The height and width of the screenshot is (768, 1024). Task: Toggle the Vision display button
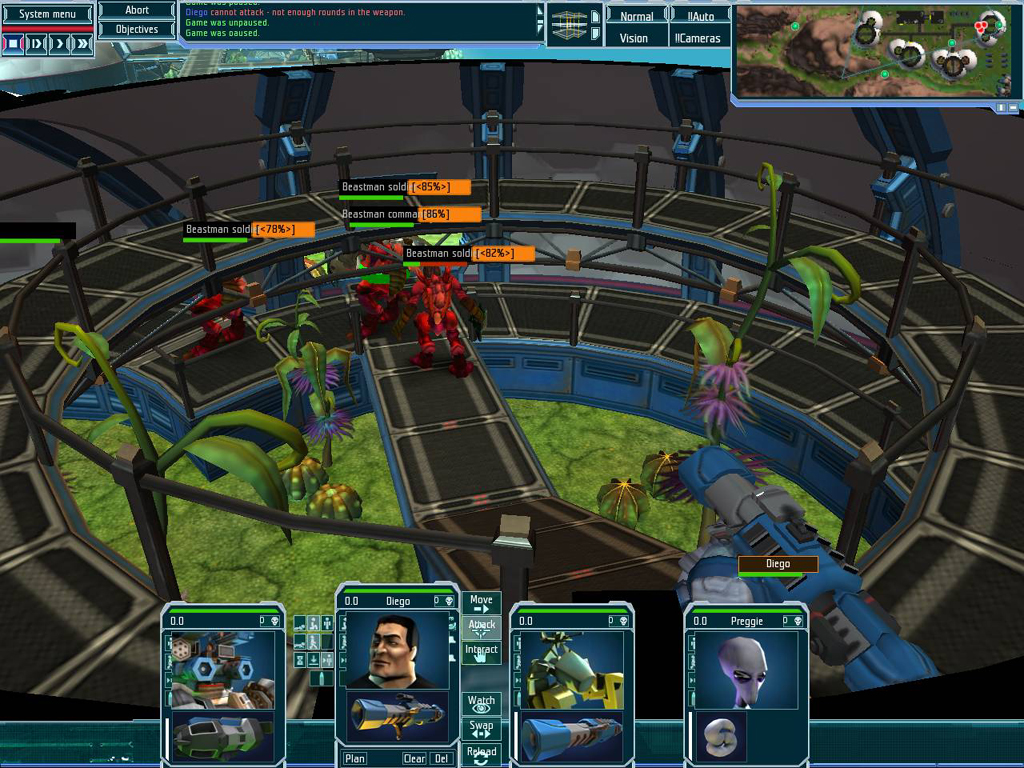[x=634, y=38]
